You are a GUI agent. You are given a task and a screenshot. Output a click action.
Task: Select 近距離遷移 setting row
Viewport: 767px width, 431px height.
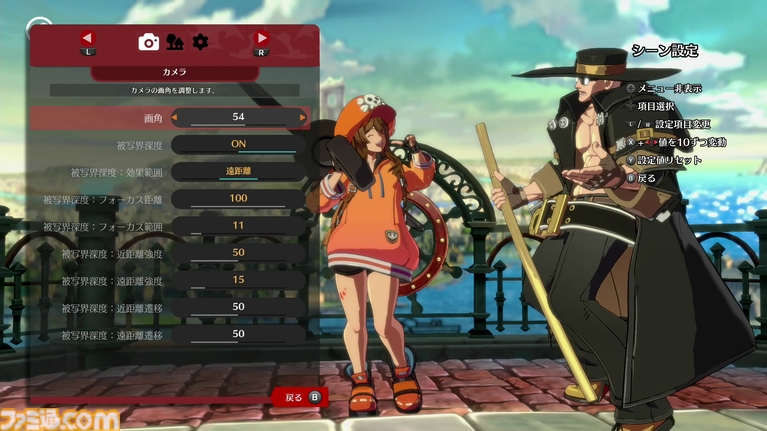click(x=170, y=307)
